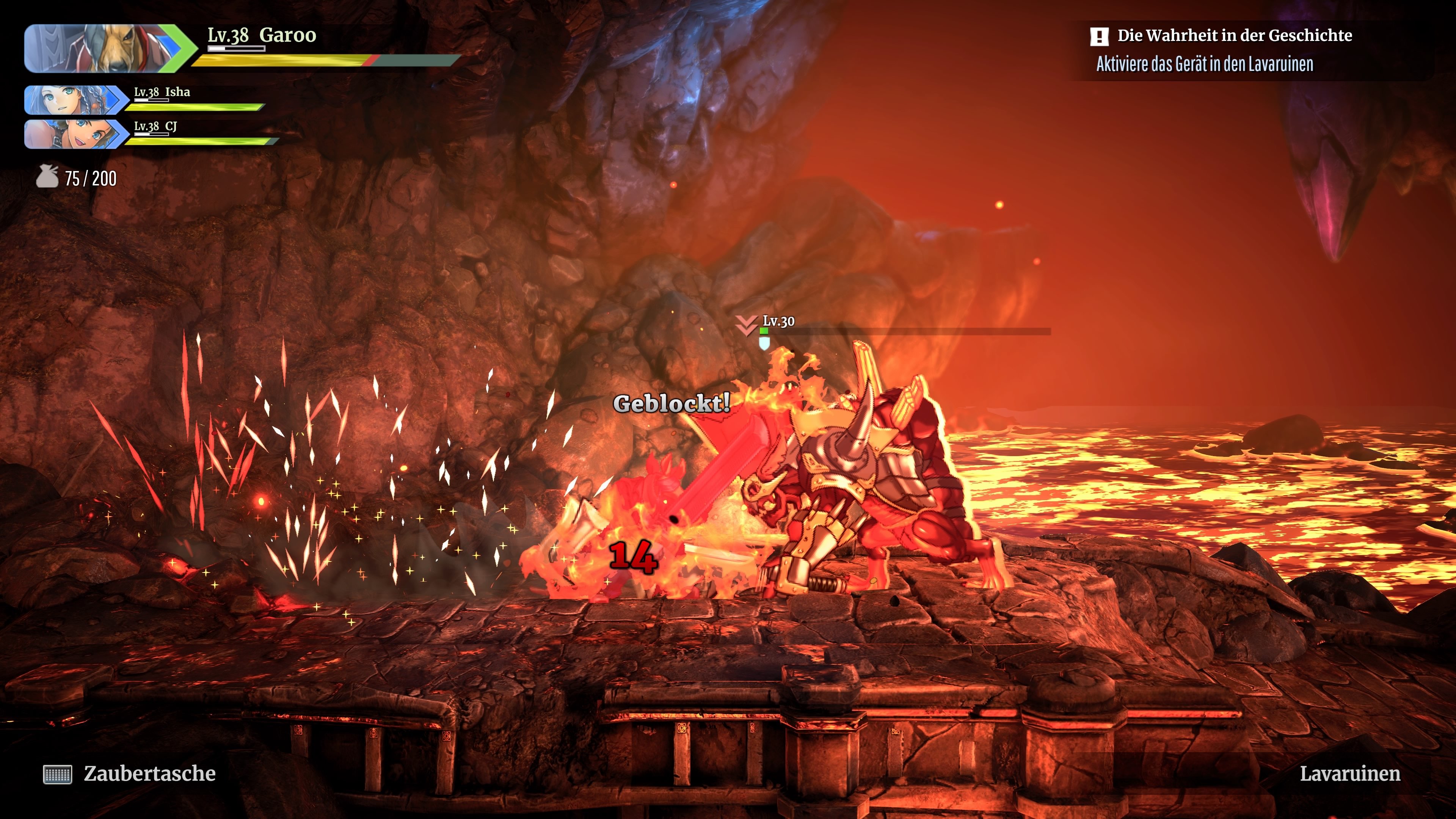Image resolution: width=1456 pixels, height=819 pixels.
Task: Select Garoo's character portrait
Action: (x=105, y=49)
